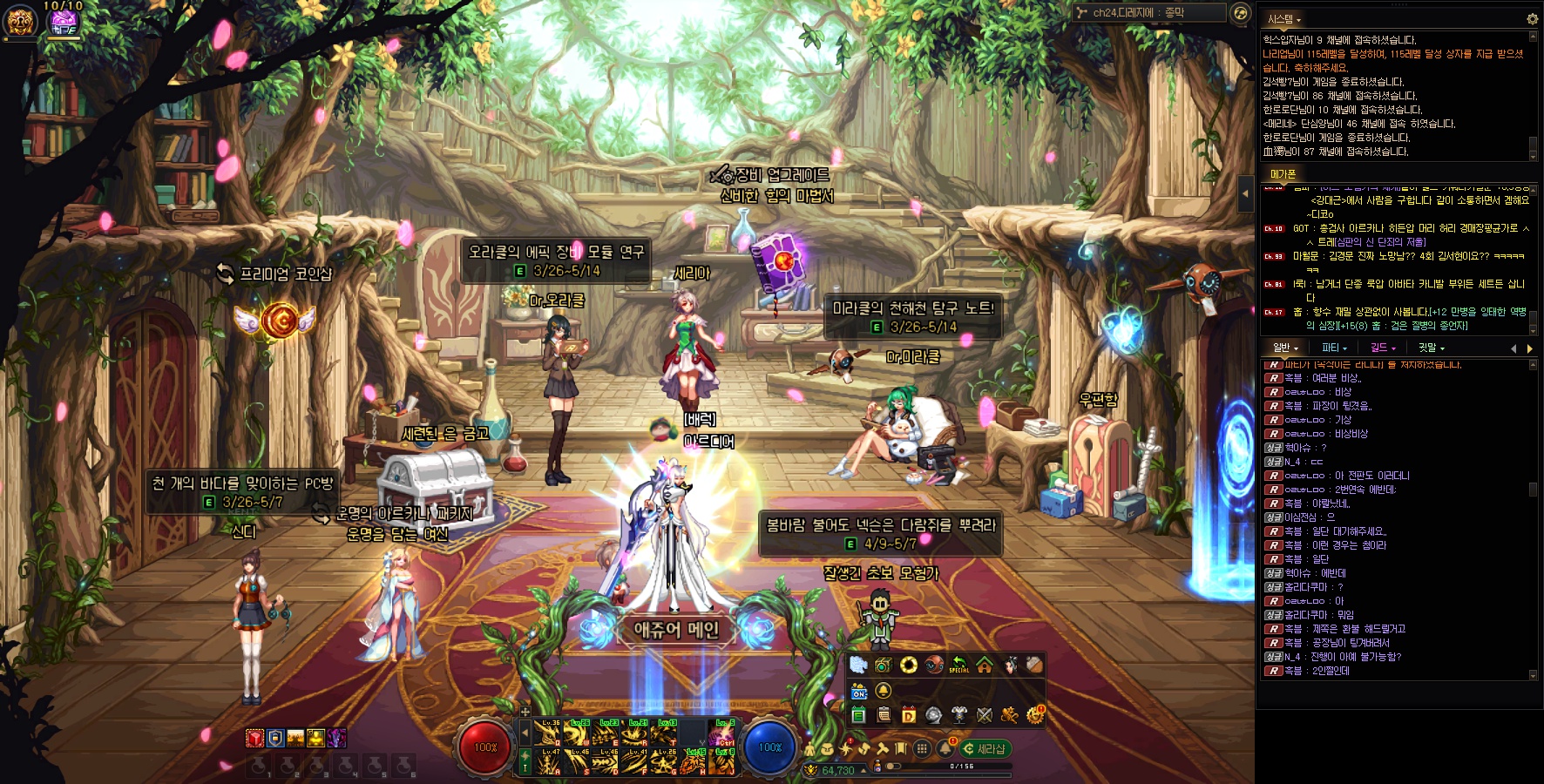
Task: Open the yellow D calendar icon
Action: click(x=909, y=715)
